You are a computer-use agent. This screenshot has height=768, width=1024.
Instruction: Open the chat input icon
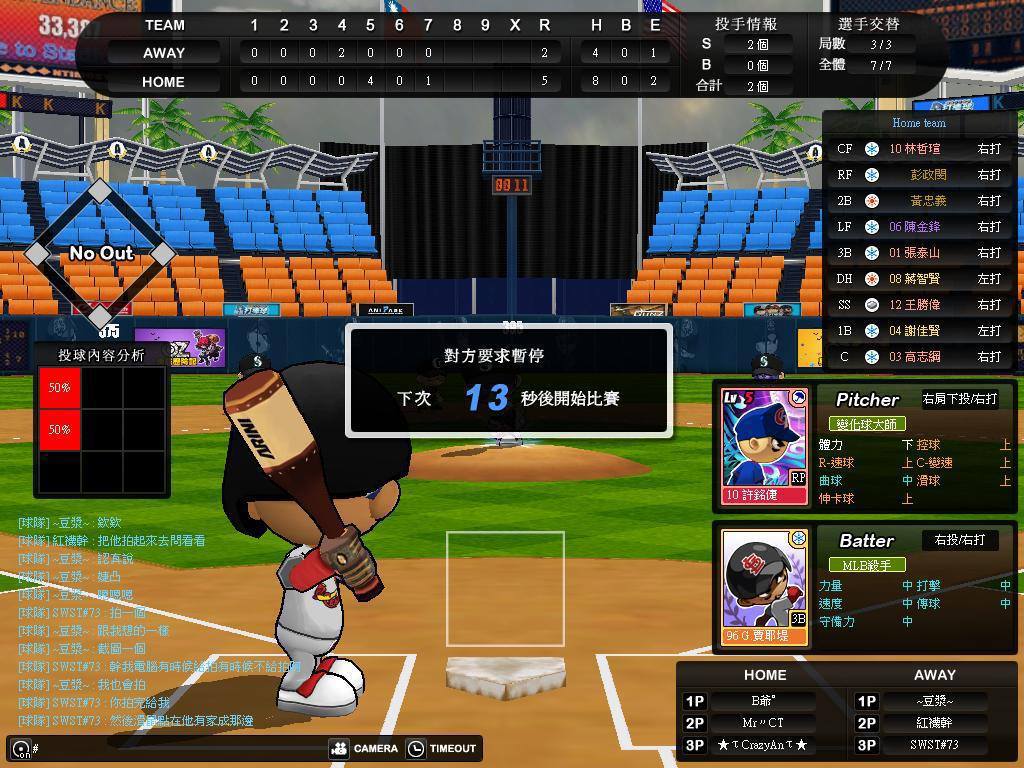click(20, 748)
